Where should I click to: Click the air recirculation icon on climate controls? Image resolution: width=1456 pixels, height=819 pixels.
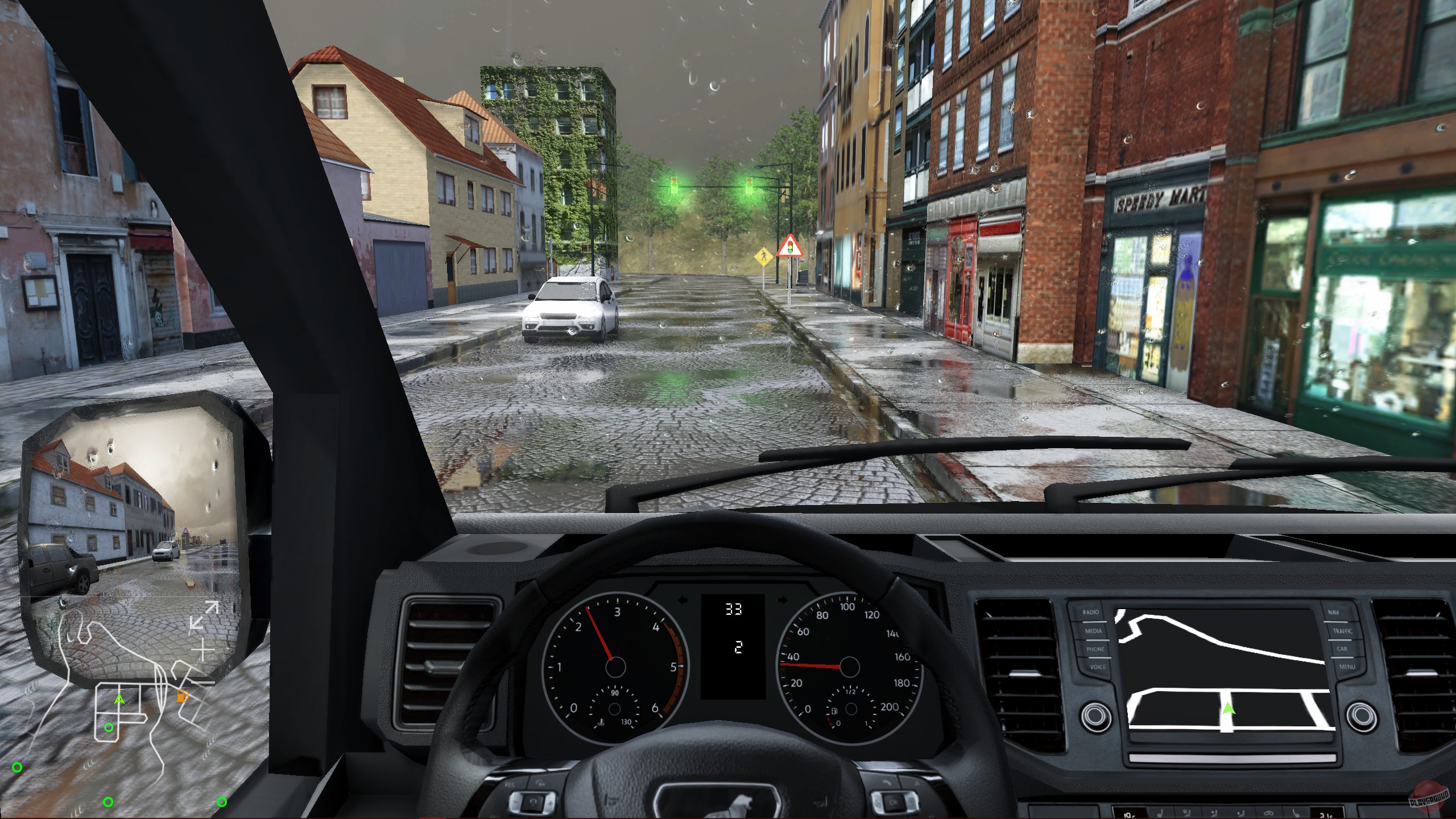coord(1269,813)
